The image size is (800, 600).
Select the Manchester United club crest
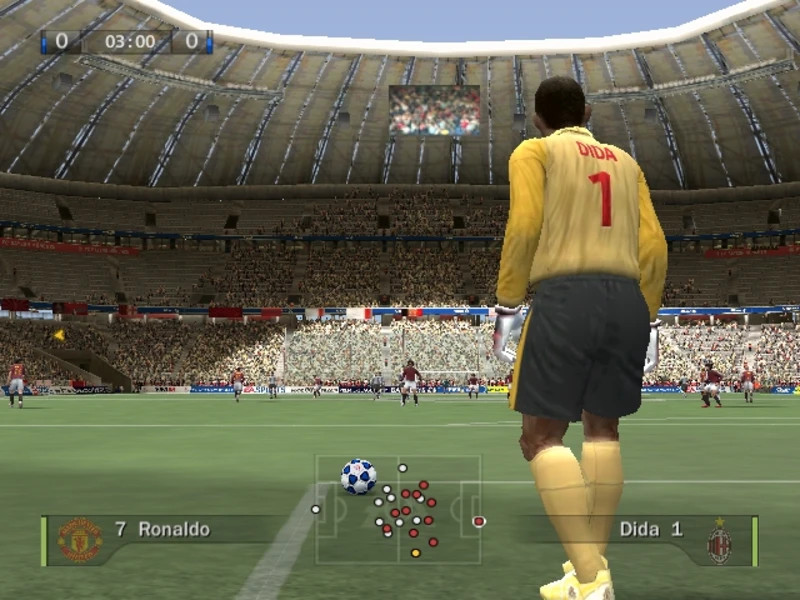click(x=79, y=540)
